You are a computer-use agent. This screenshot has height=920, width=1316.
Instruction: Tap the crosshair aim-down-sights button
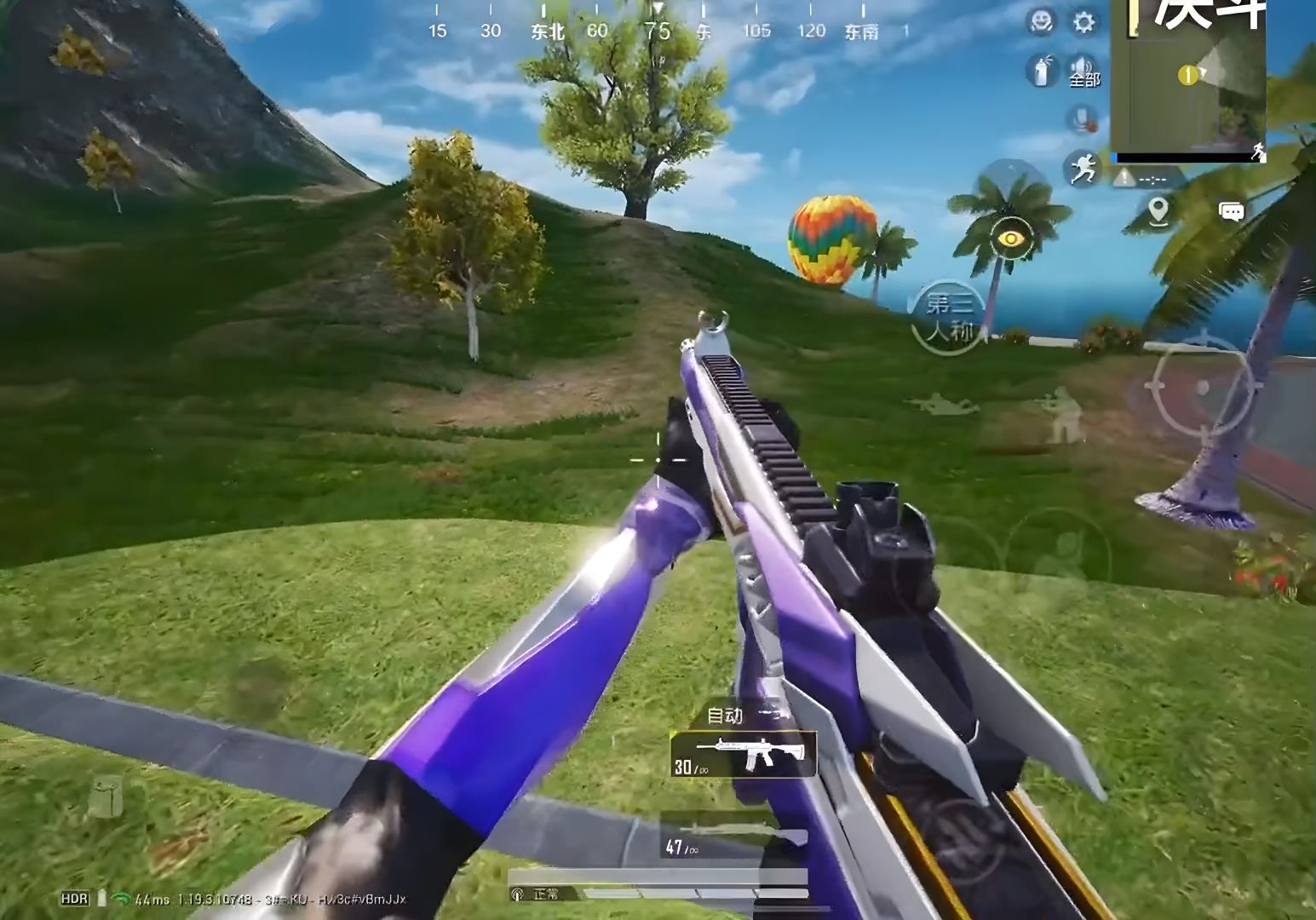coord(1203,388)
